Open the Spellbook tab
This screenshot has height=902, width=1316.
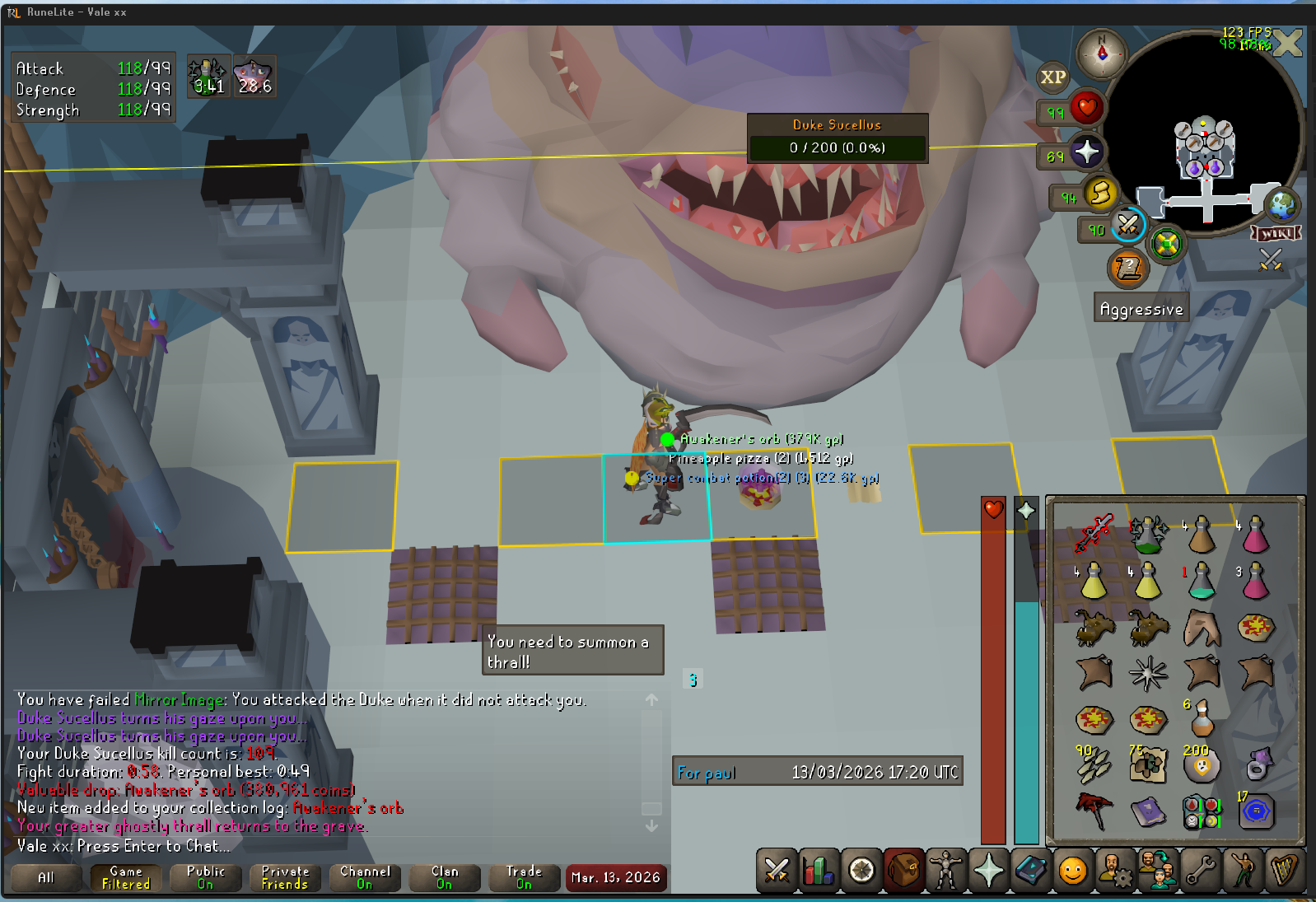click(x=1030, y=870)
